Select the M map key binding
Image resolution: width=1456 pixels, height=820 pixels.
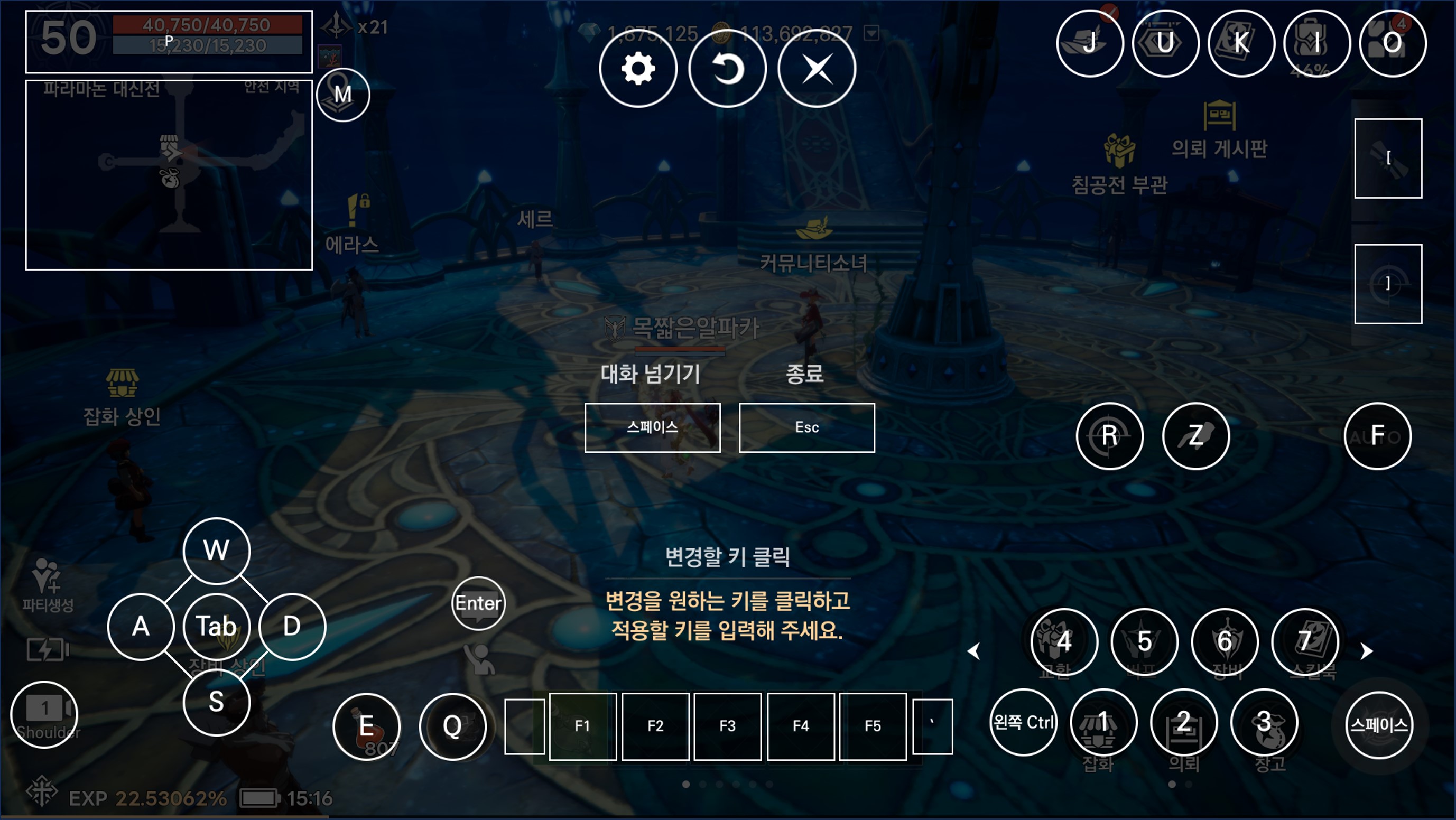click(x=343, y=95)
